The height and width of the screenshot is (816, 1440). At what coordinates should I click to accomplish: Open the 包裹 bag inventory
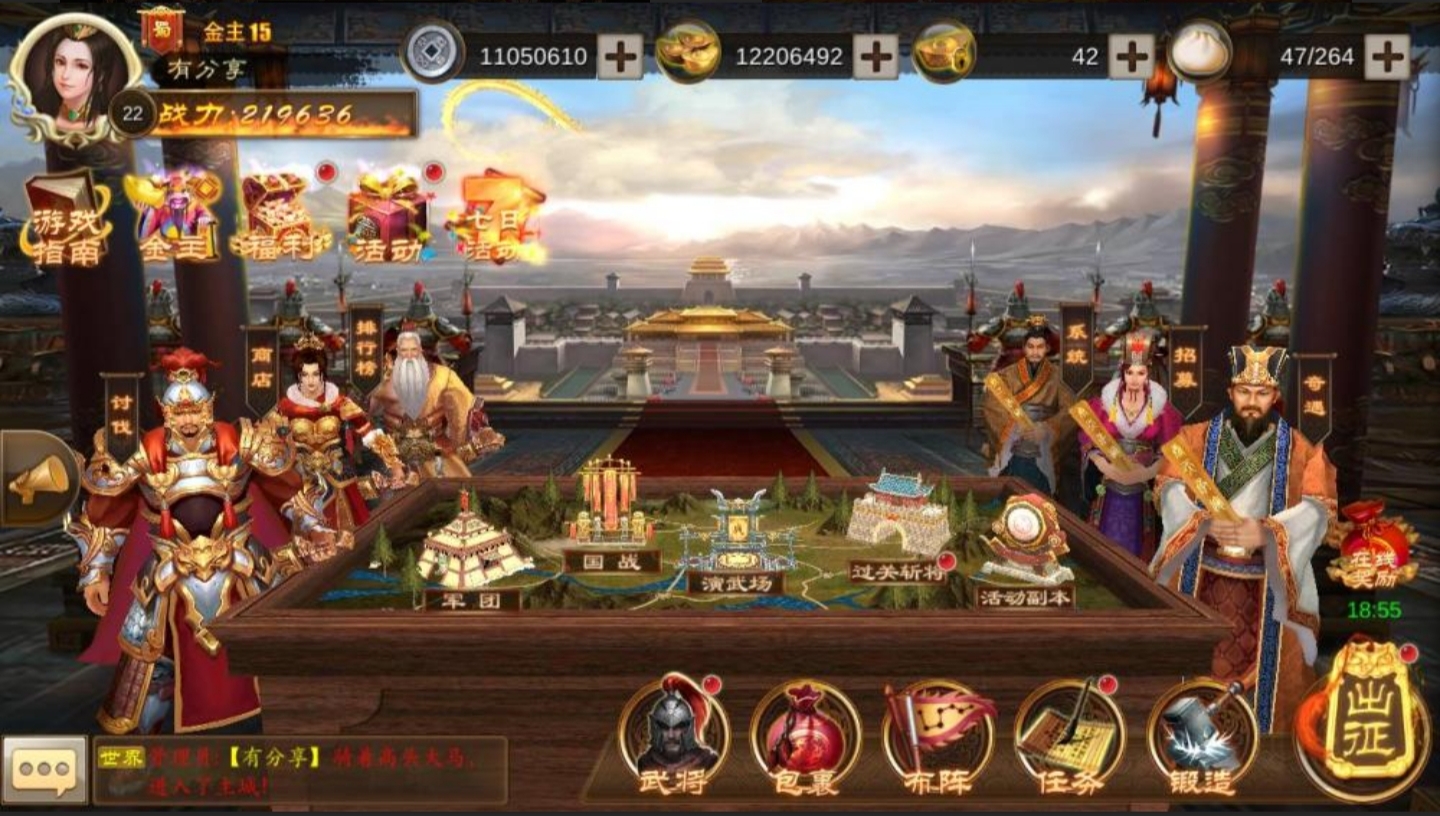[x=805, y=738]
